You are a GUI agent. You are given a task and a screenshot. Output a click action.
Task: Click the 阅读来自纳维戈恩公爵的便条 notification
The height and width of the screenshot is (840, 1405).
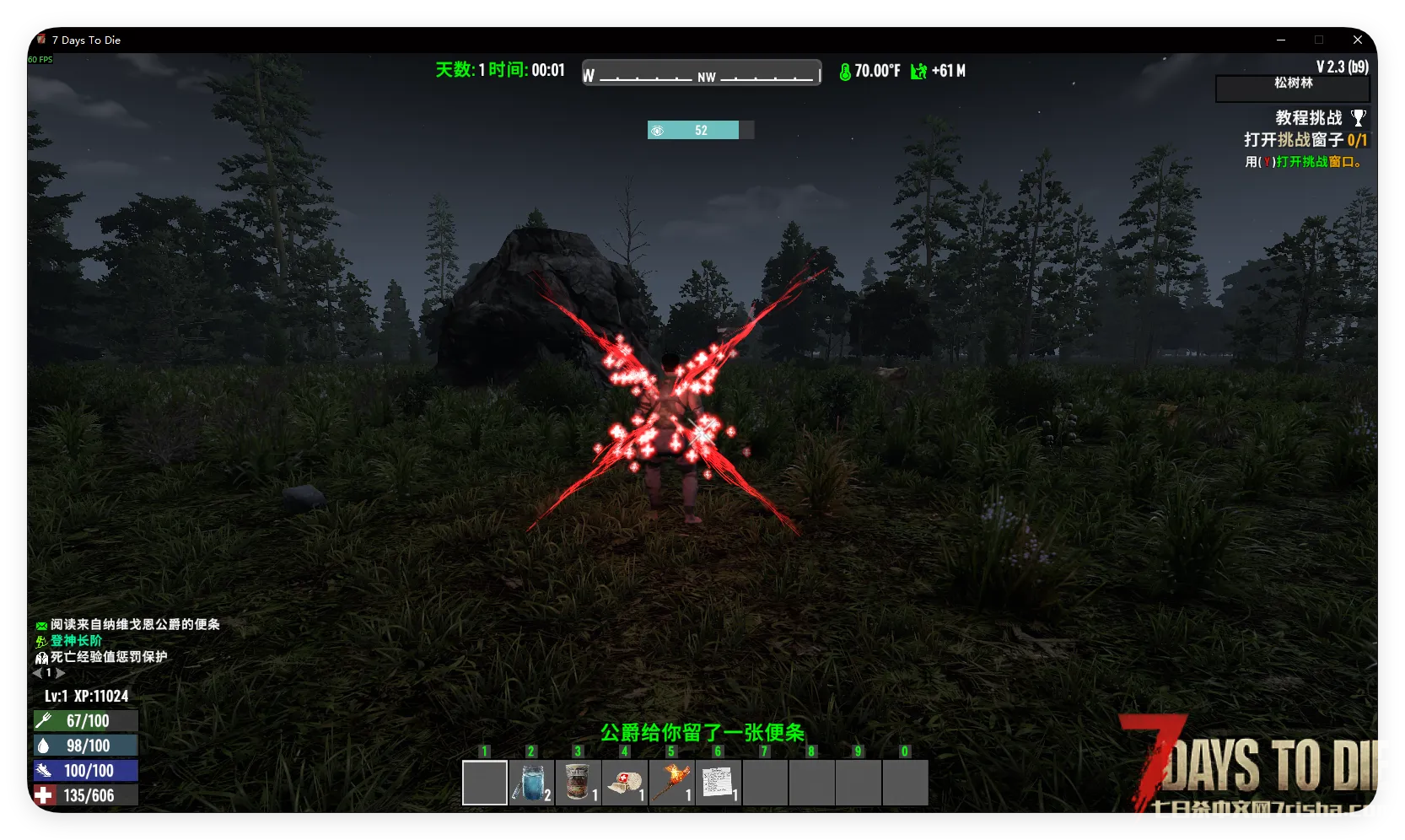[135, 625]
